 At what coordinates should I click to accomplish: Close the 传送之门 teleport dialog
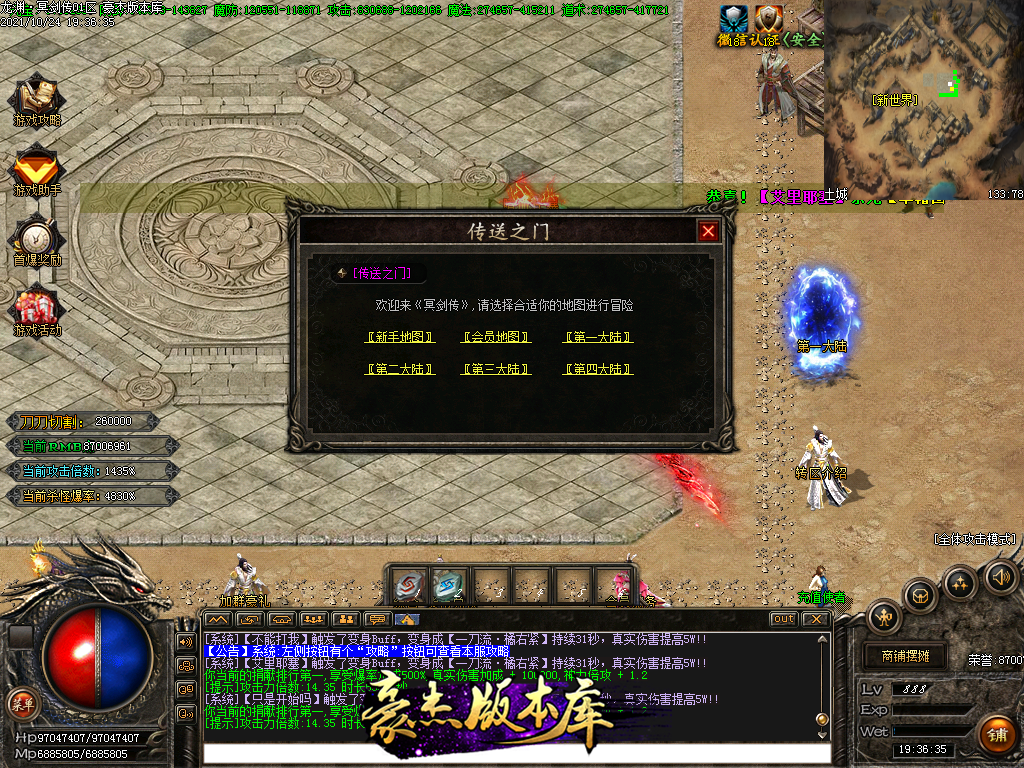point(708,231)
